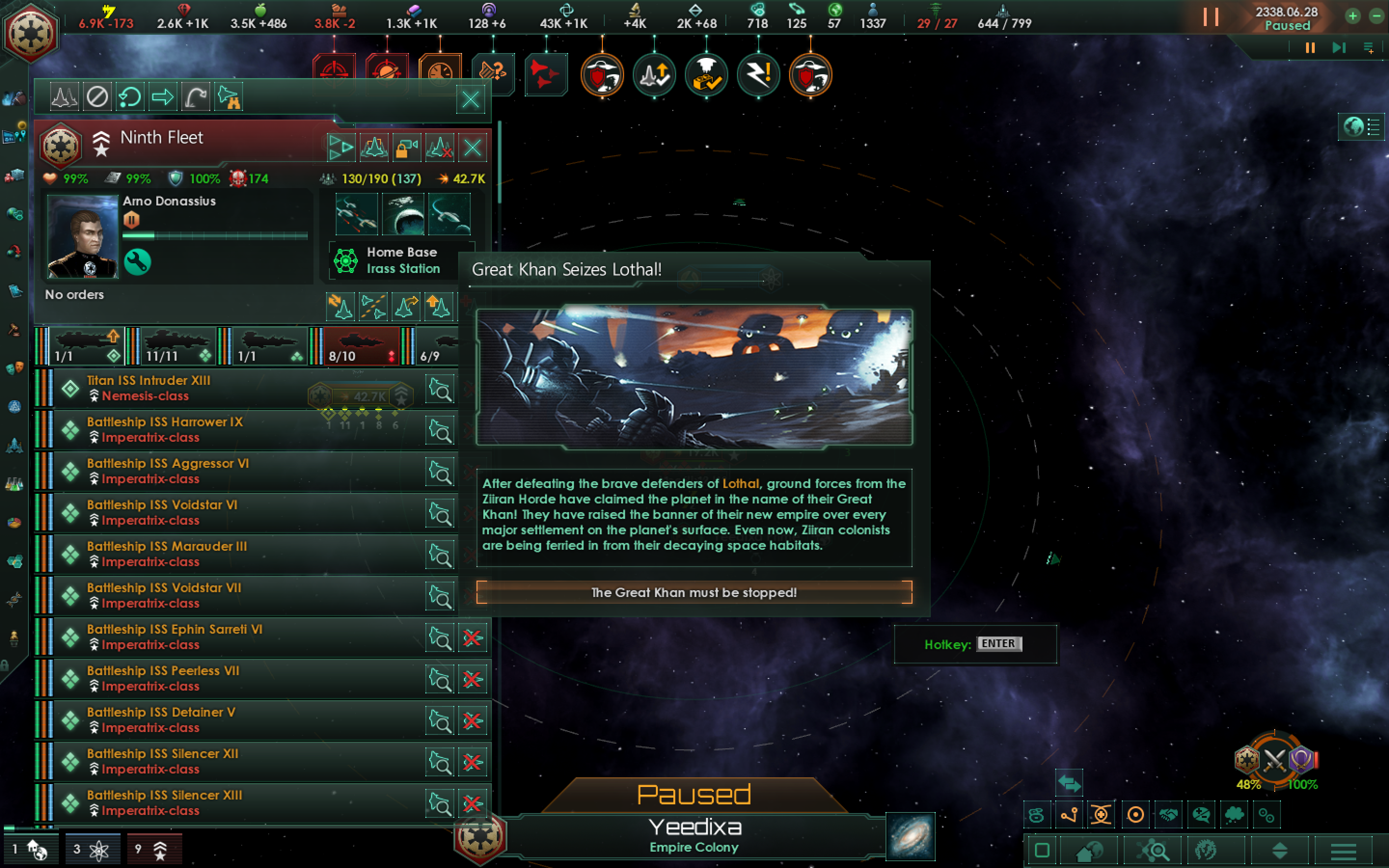Click the repair fleet wrench icon

(138, 262)
